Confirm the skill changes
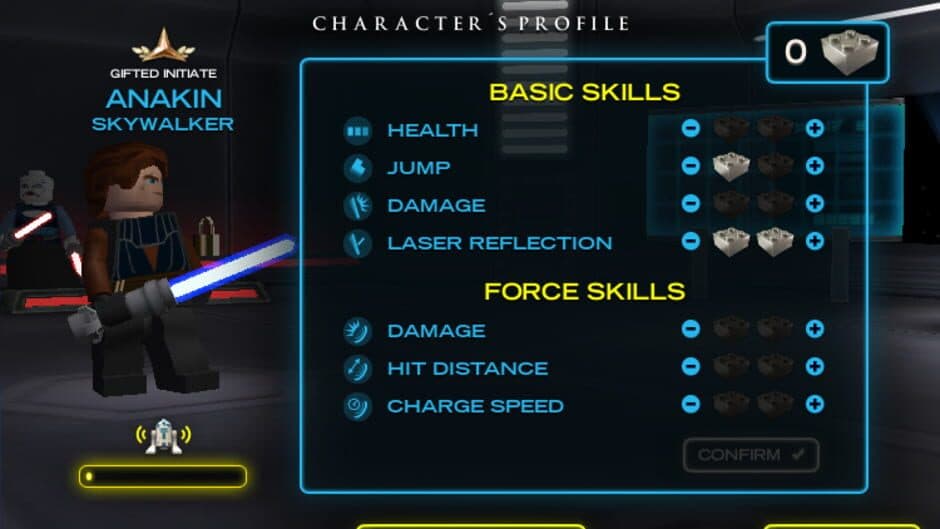This screenshot has width=940, height=529. coord(751,455)
